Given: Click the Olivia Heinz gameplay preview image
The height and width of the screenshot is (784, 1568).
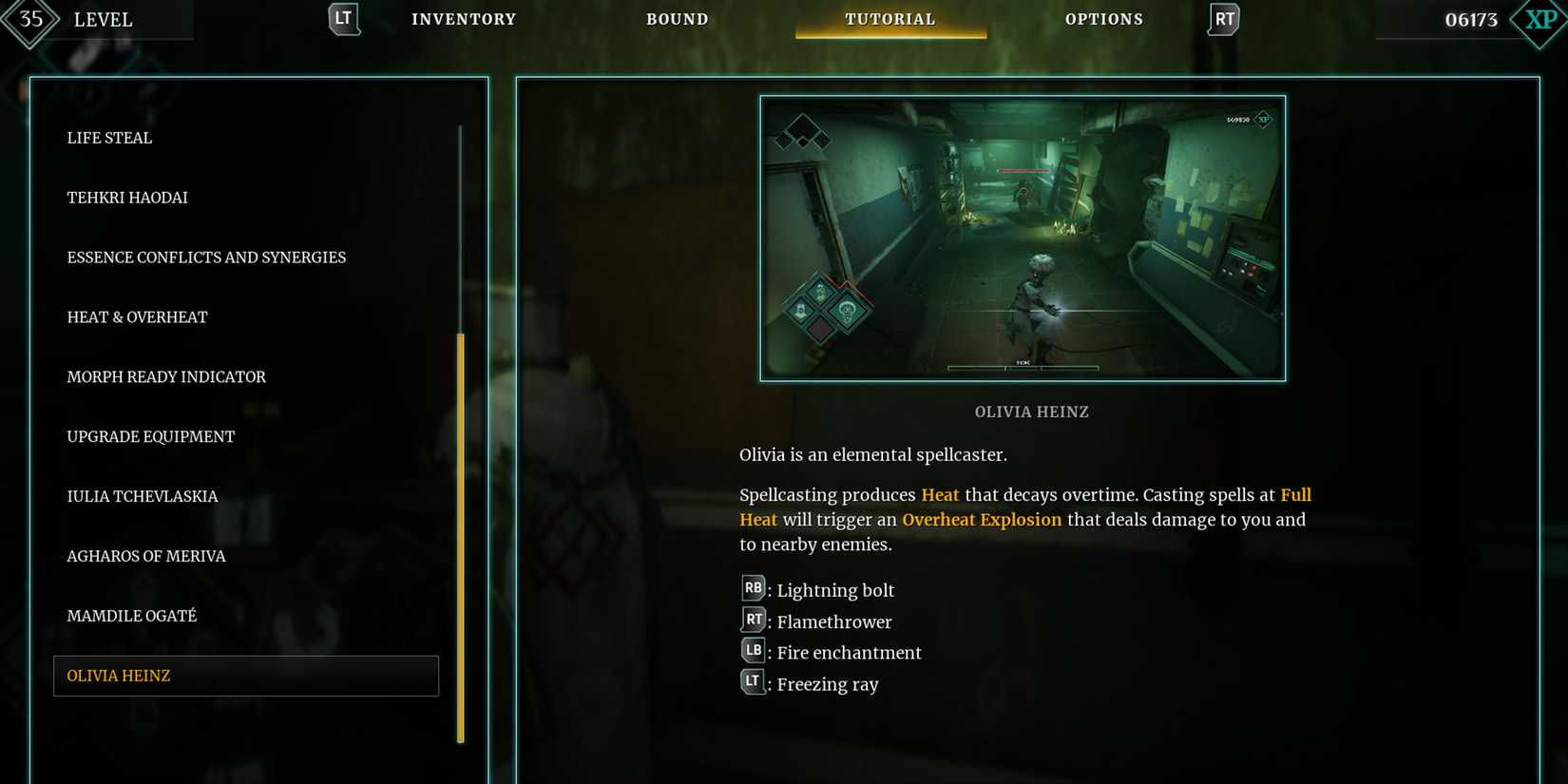Looking at the screenshot, I should [1023, 238].
